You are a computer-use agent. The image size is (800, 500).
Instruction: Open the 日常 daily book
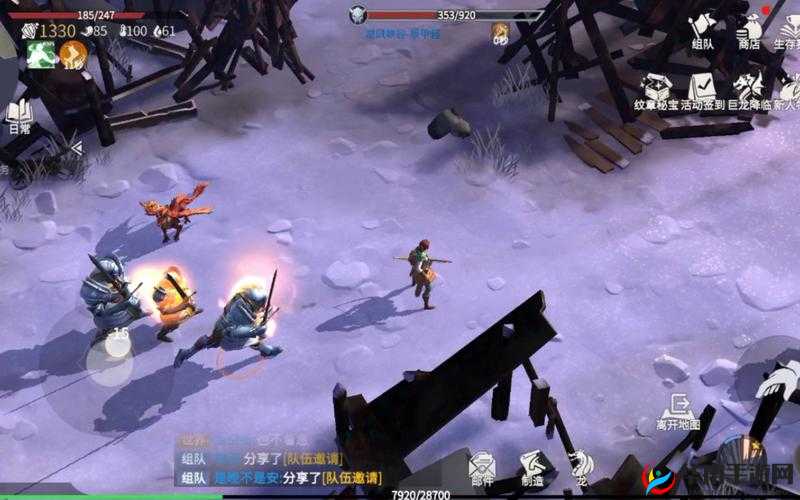(x=18, y=116)
